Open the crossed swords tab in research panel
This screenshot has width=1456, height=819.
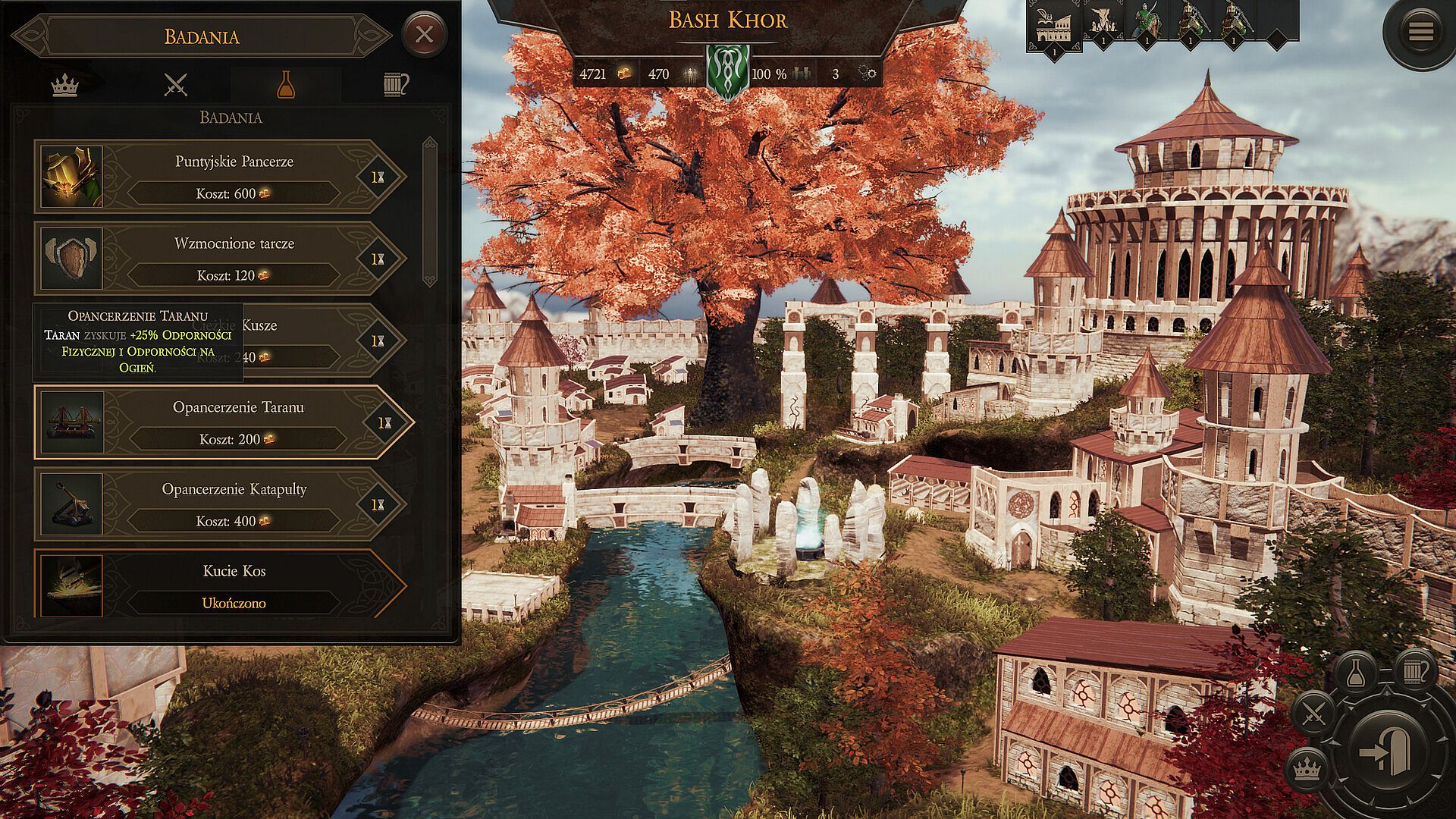coord(175,85)
